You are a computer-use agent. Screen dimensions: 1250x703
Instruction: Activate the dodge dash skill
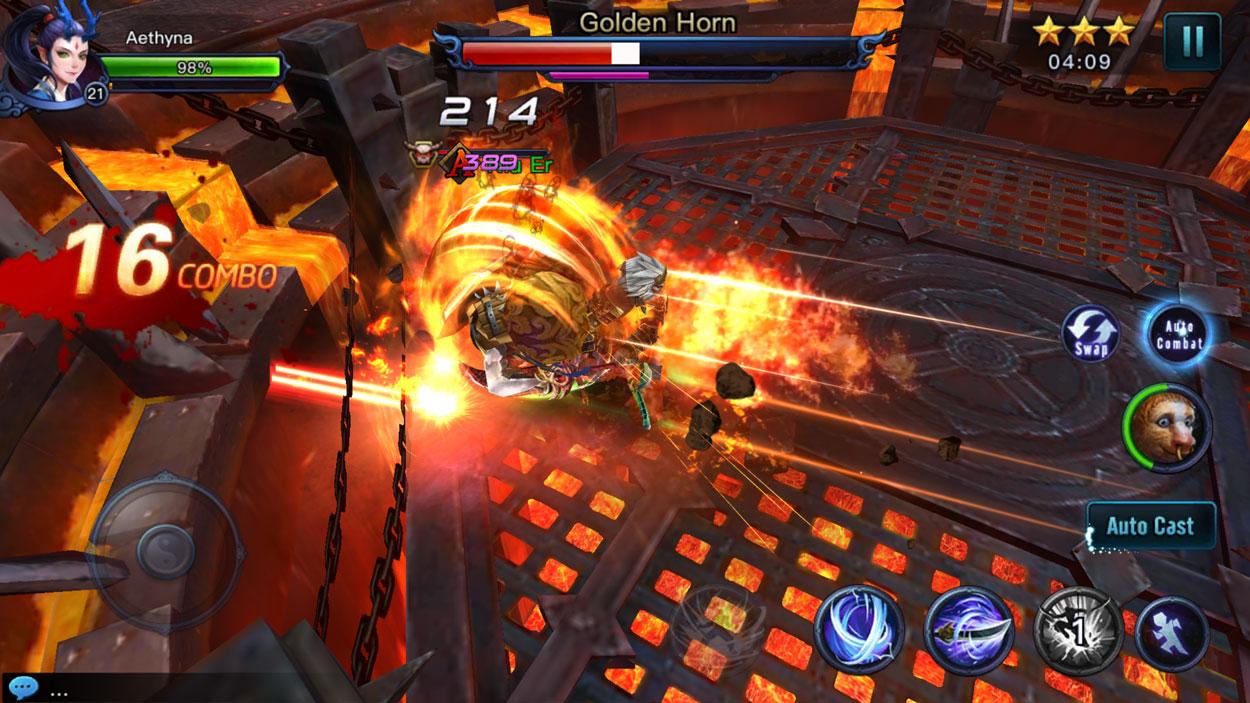coord(1171,633)
